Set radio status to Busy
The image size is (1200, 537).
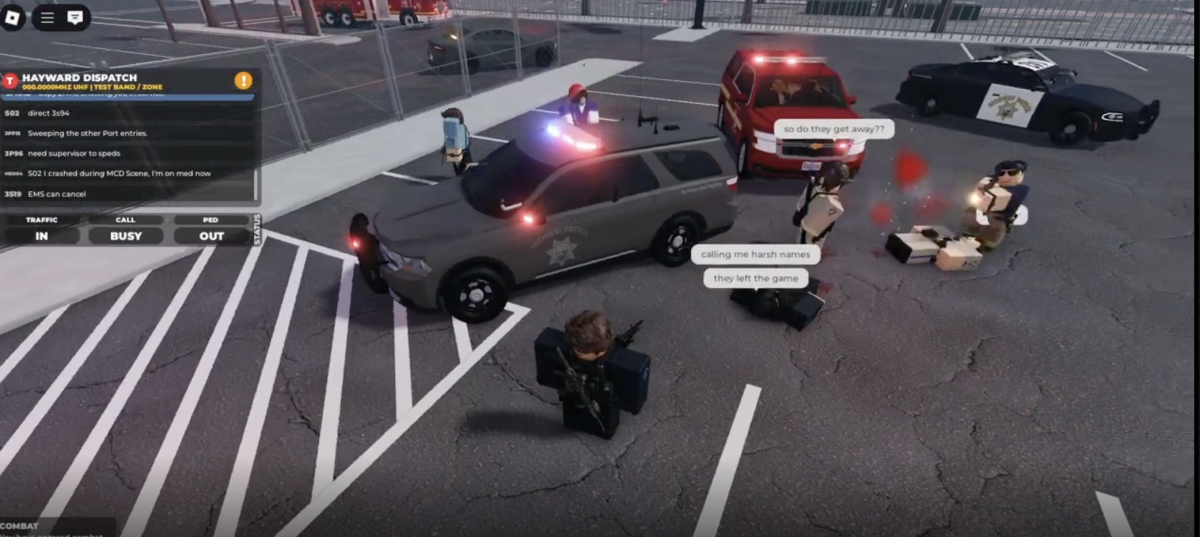point(126,236)
